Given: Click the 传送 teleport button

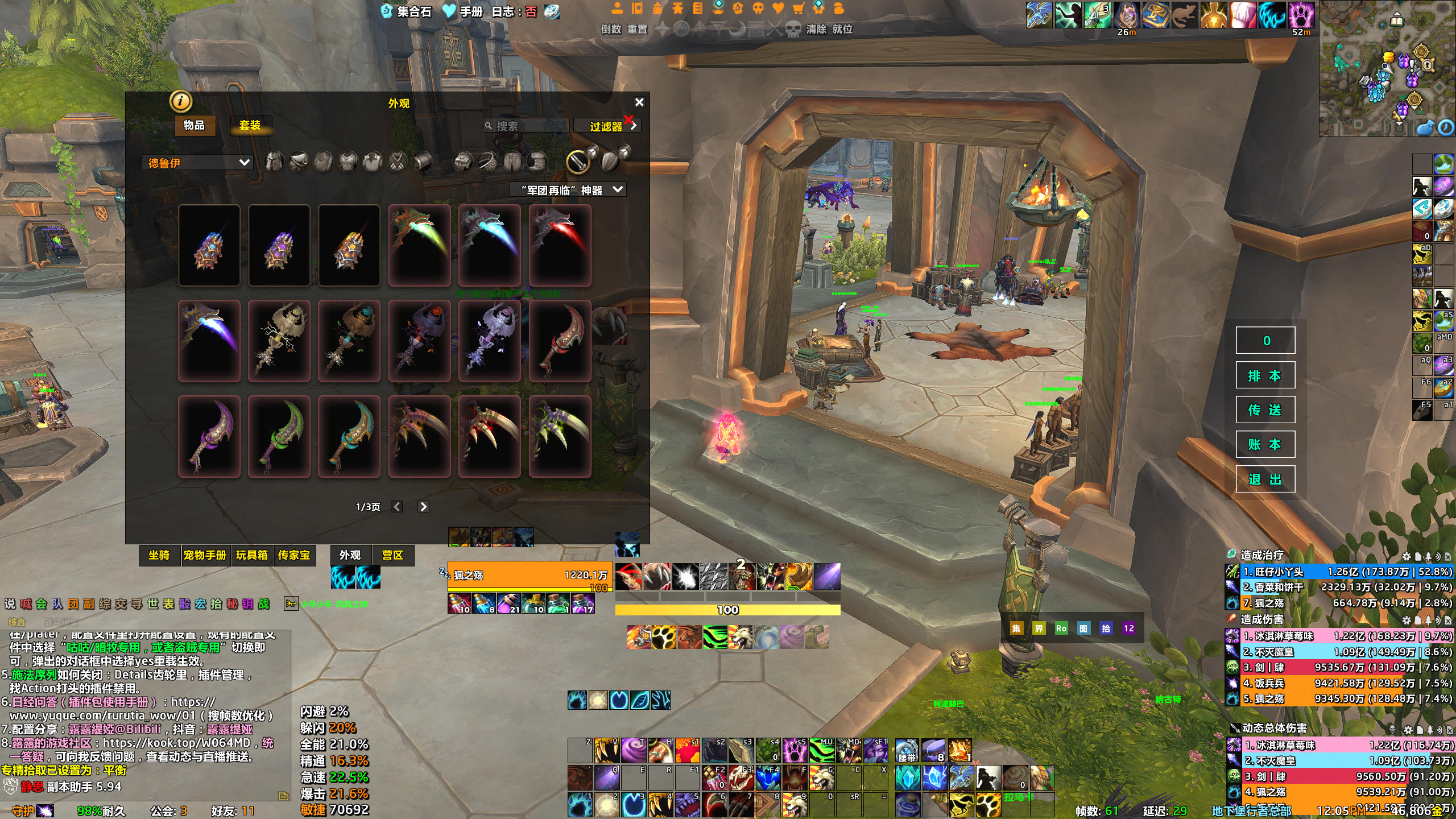Looking at the screenshot, I should click(x=1265, y=410).
